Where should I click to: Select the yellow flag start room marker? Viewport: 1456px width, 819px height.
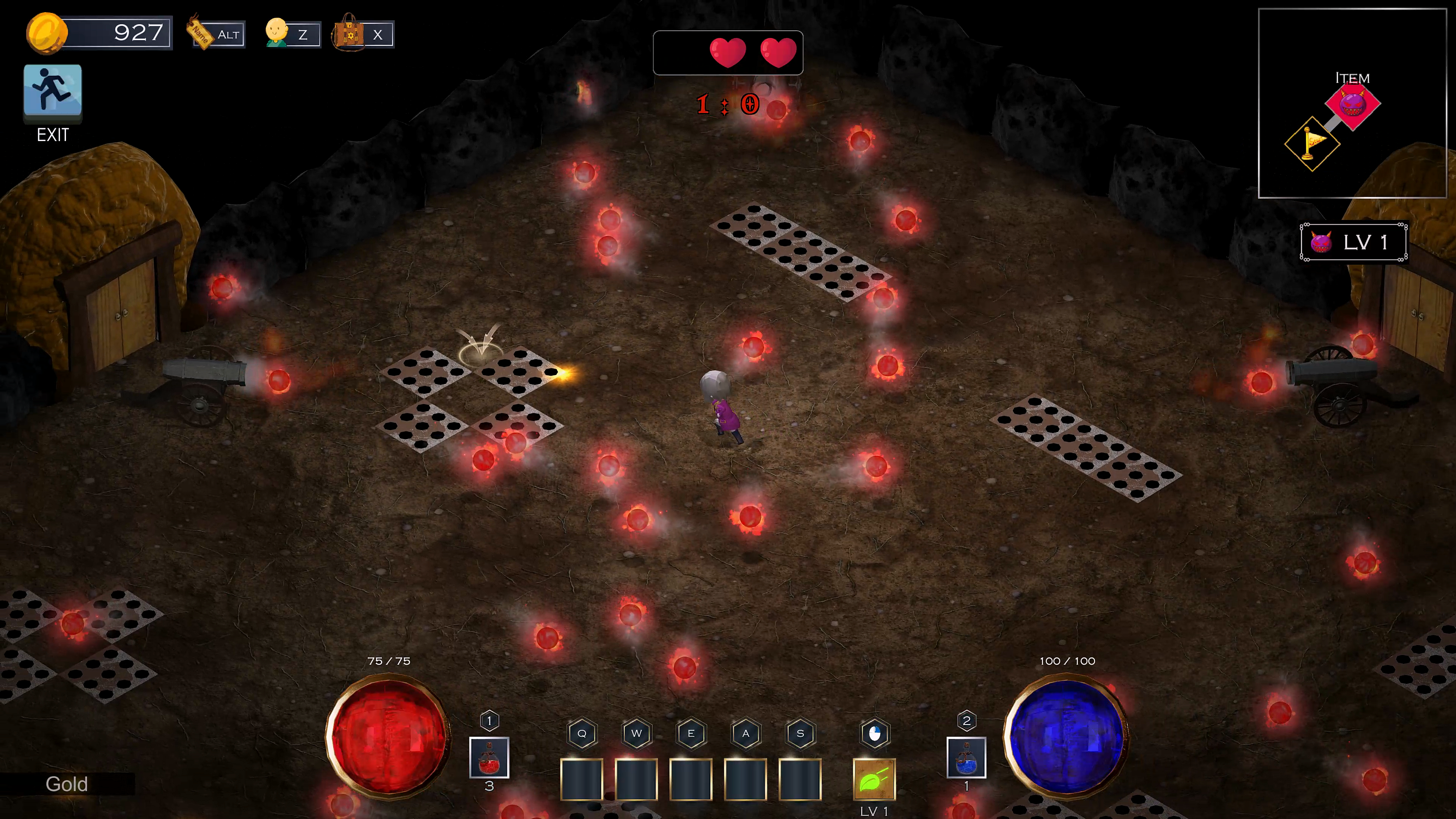(1312, 144)
